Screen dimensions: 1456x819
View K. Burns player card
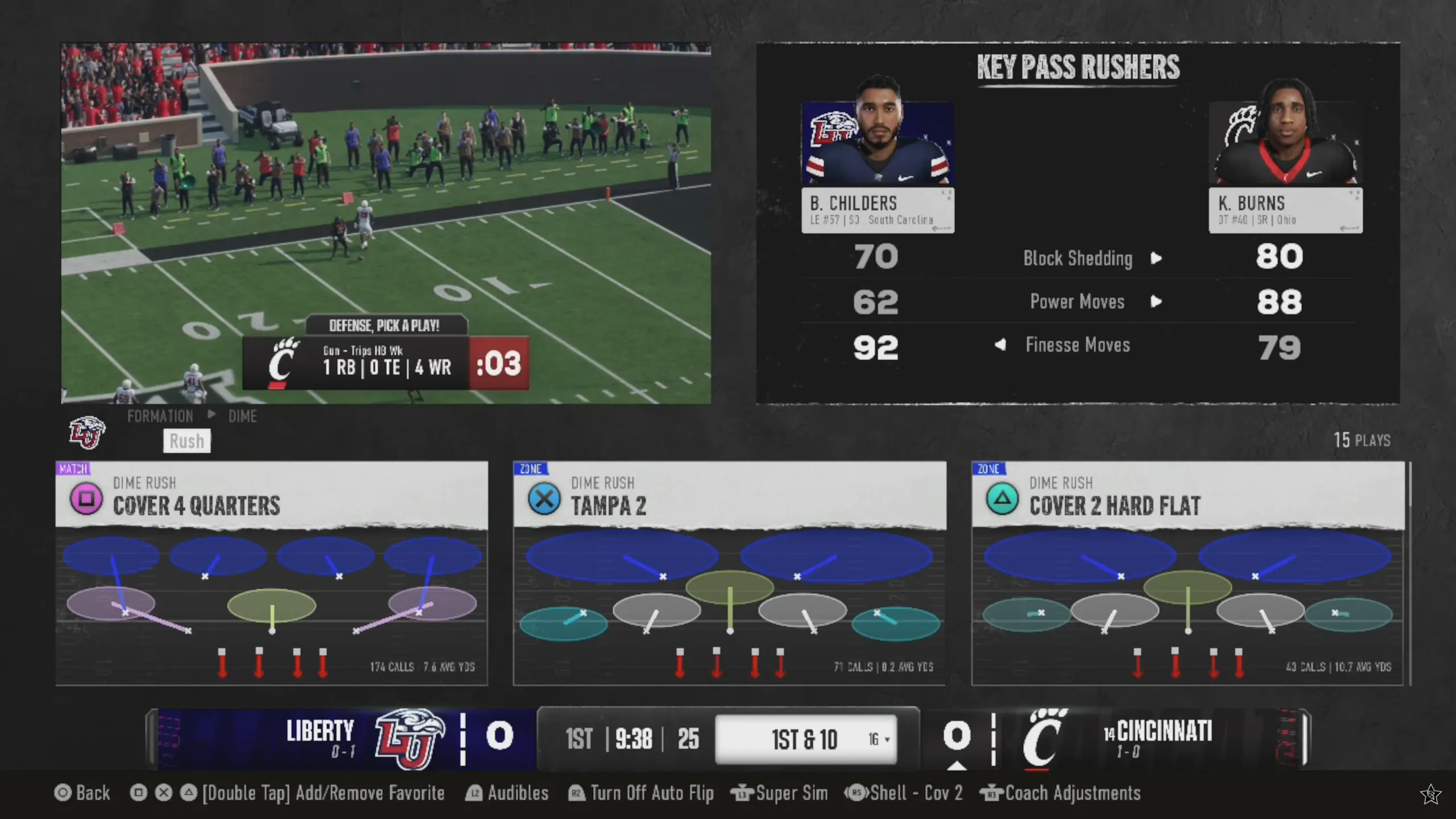click(x=1285, y=168)
